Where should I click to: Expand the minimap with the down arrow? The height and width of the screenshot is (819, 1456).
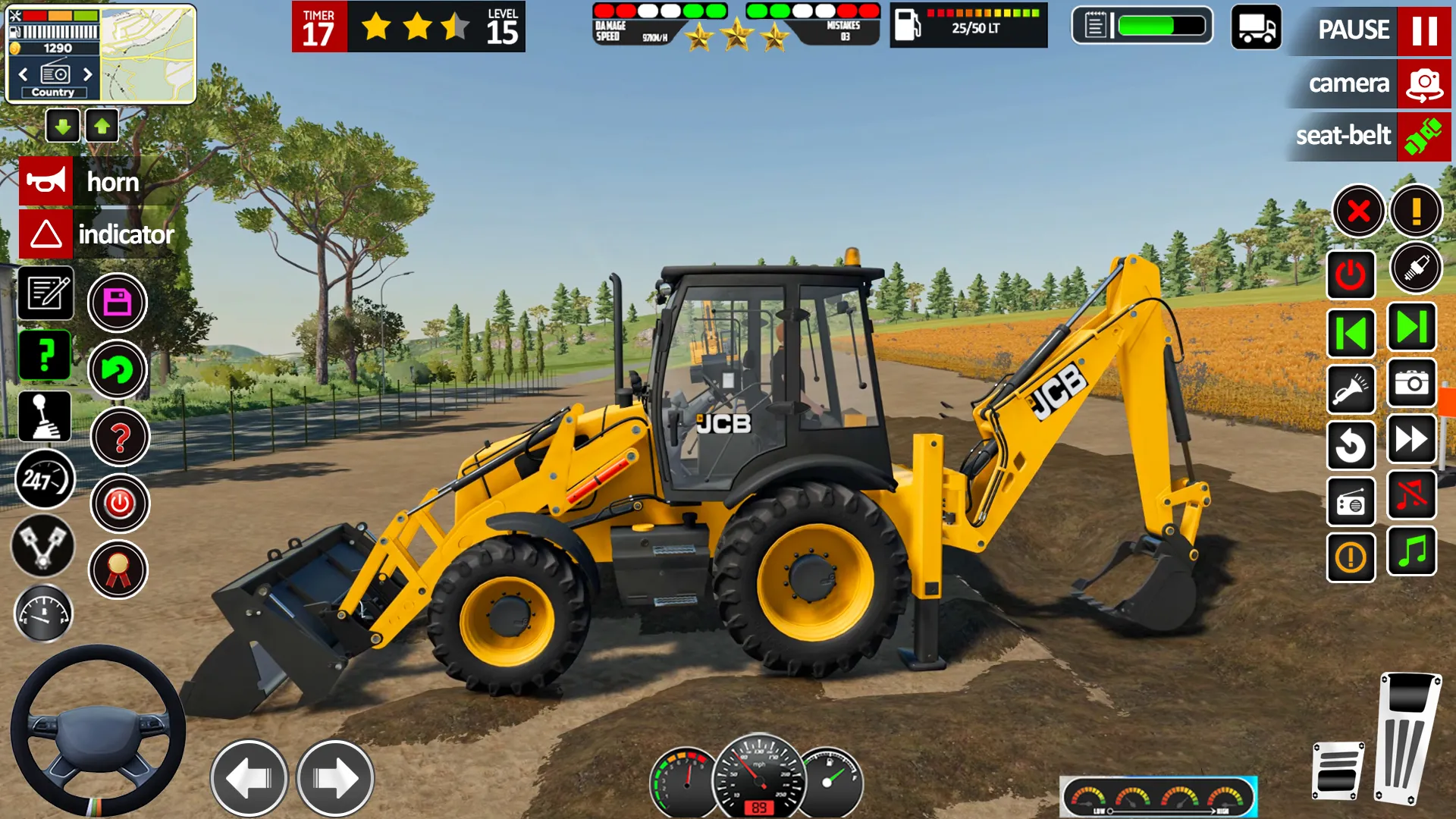pyautogui.click(x=63, y=126)
